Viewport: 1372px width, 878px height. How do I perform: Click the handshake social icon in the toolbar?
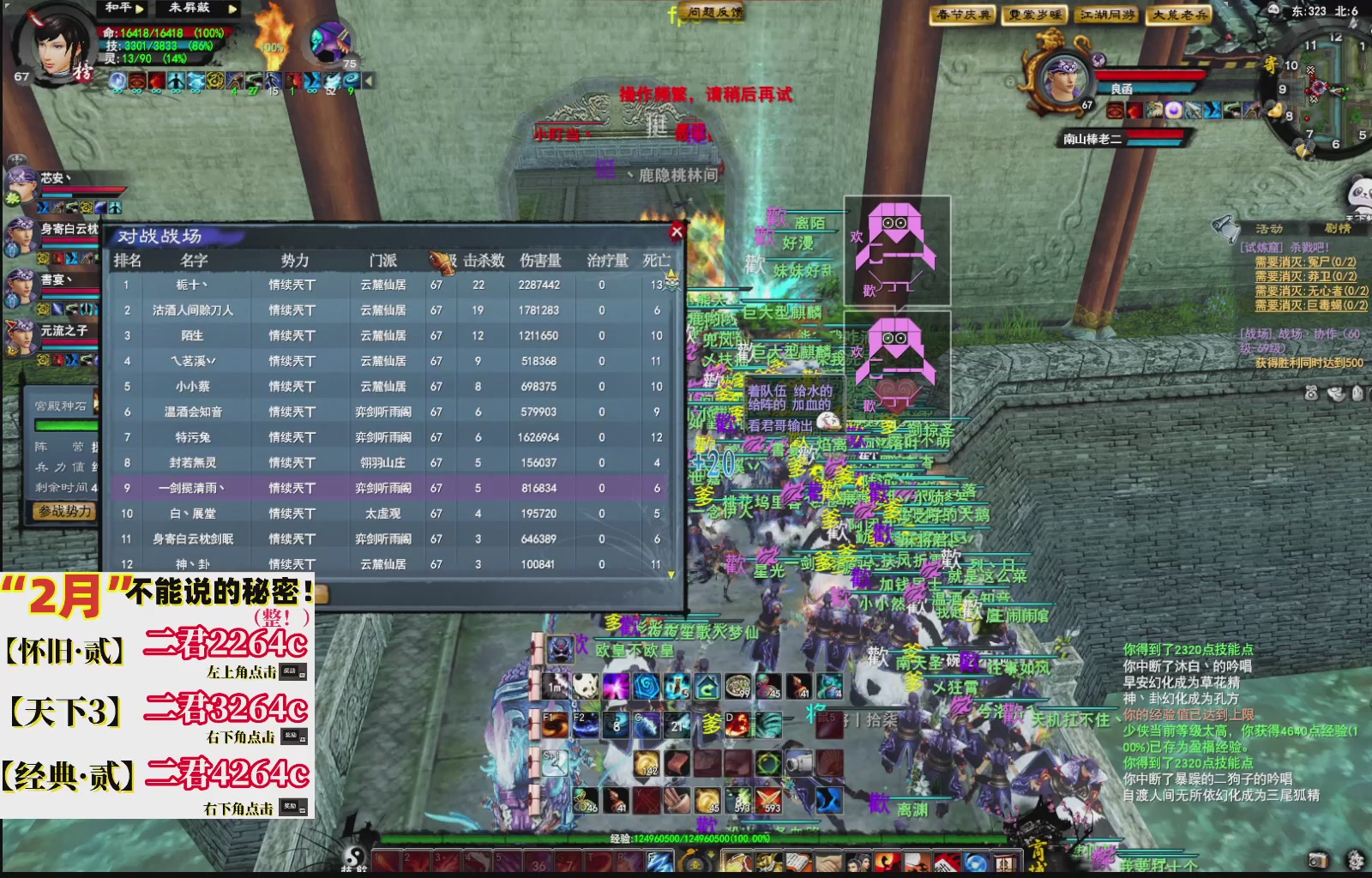click(828, 862)
